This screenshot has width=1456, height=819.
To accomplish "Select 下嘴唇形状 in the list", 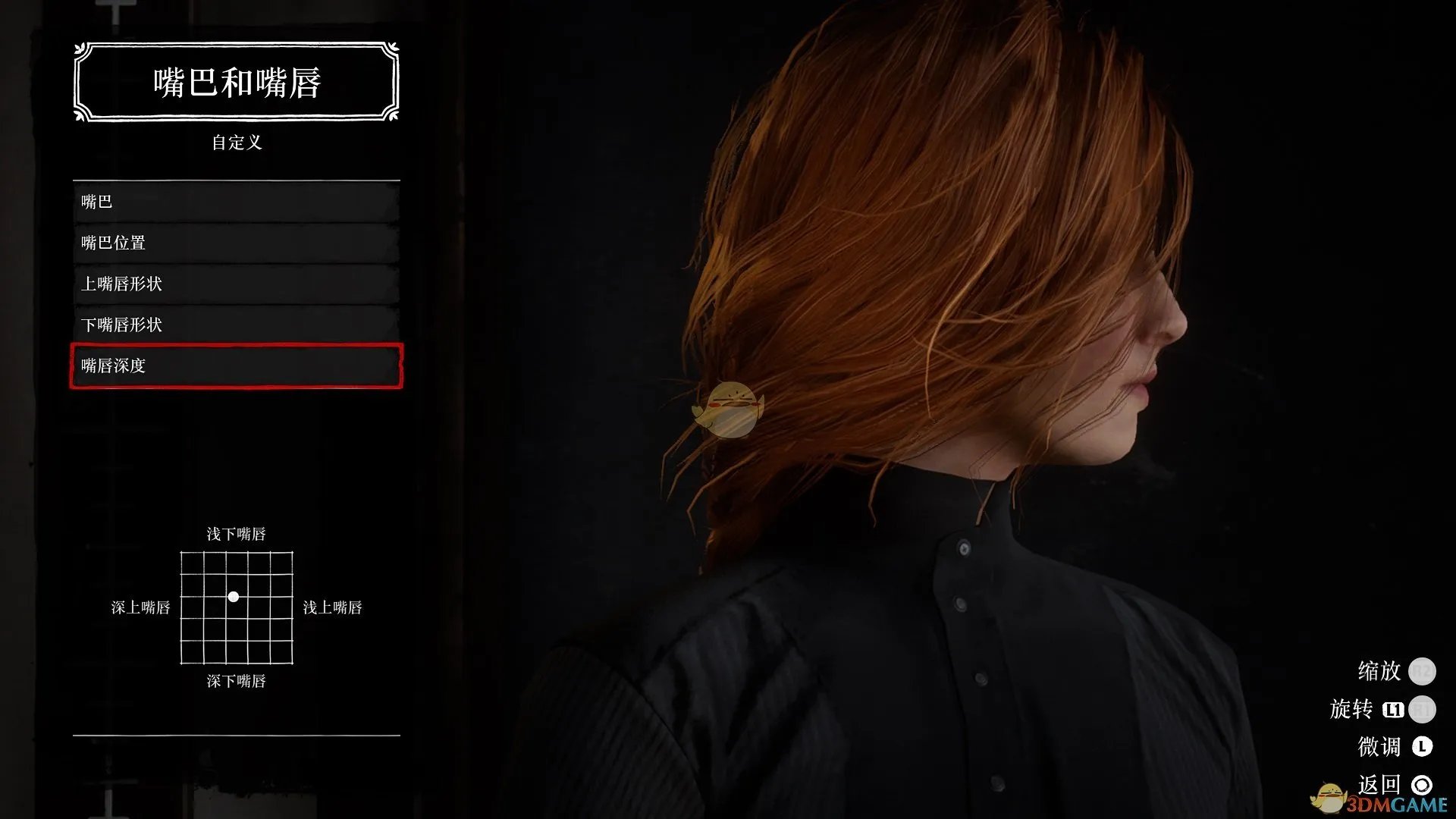I will pos(236,325).
